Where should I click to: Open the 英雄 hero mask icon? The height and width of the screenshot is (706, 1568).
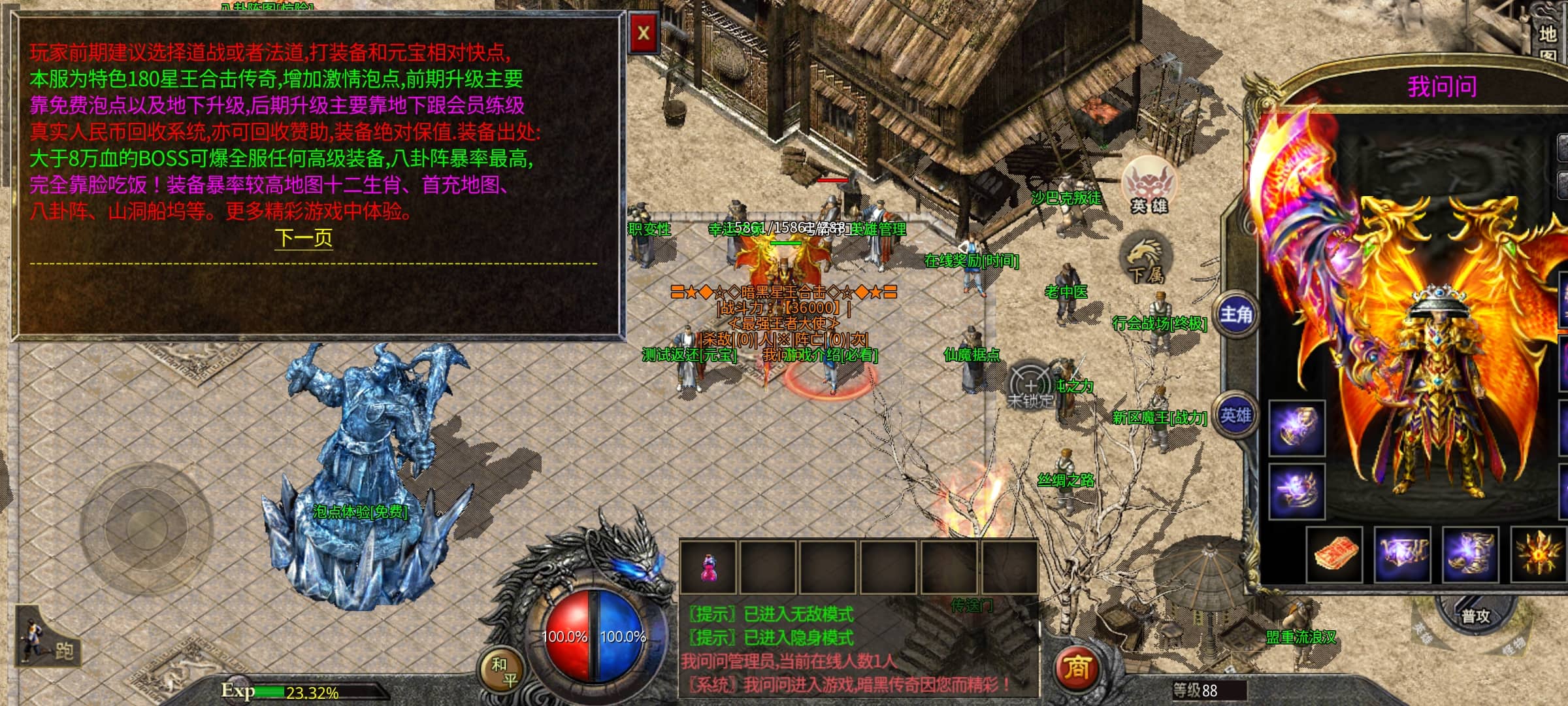(1149, 186)
